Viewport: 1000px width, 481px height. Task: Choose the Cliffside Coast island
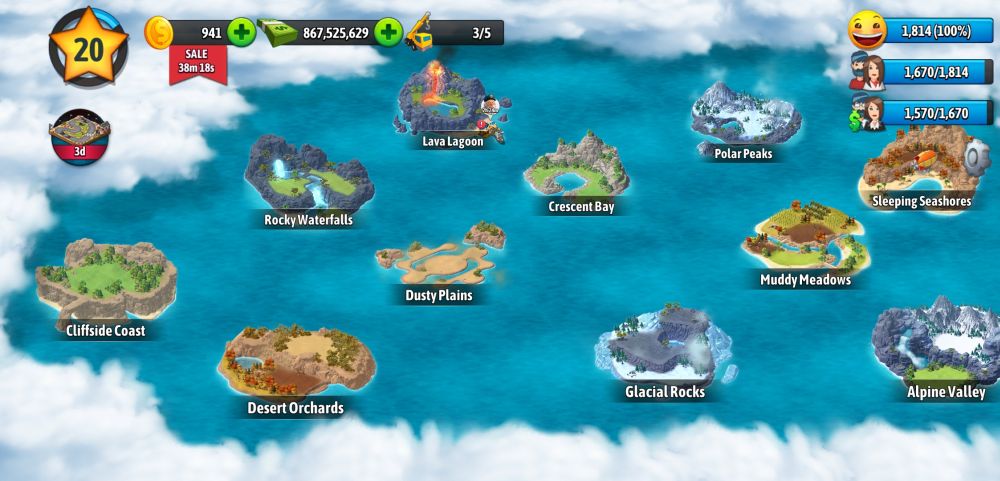tap(104, 283)
